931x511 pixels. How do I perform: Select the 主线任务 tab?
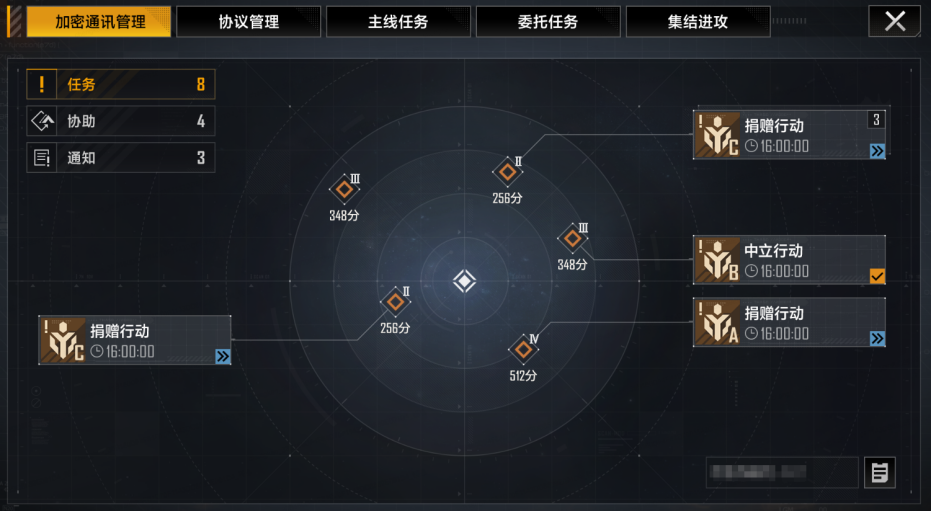(398, 22)
